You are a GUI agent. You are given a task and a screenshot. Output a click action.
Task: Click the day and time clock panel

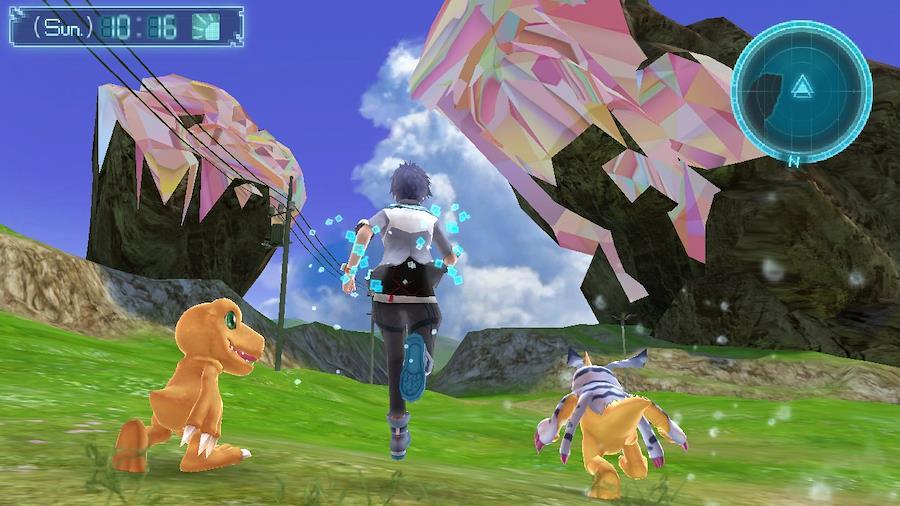(x=126, y=26)
